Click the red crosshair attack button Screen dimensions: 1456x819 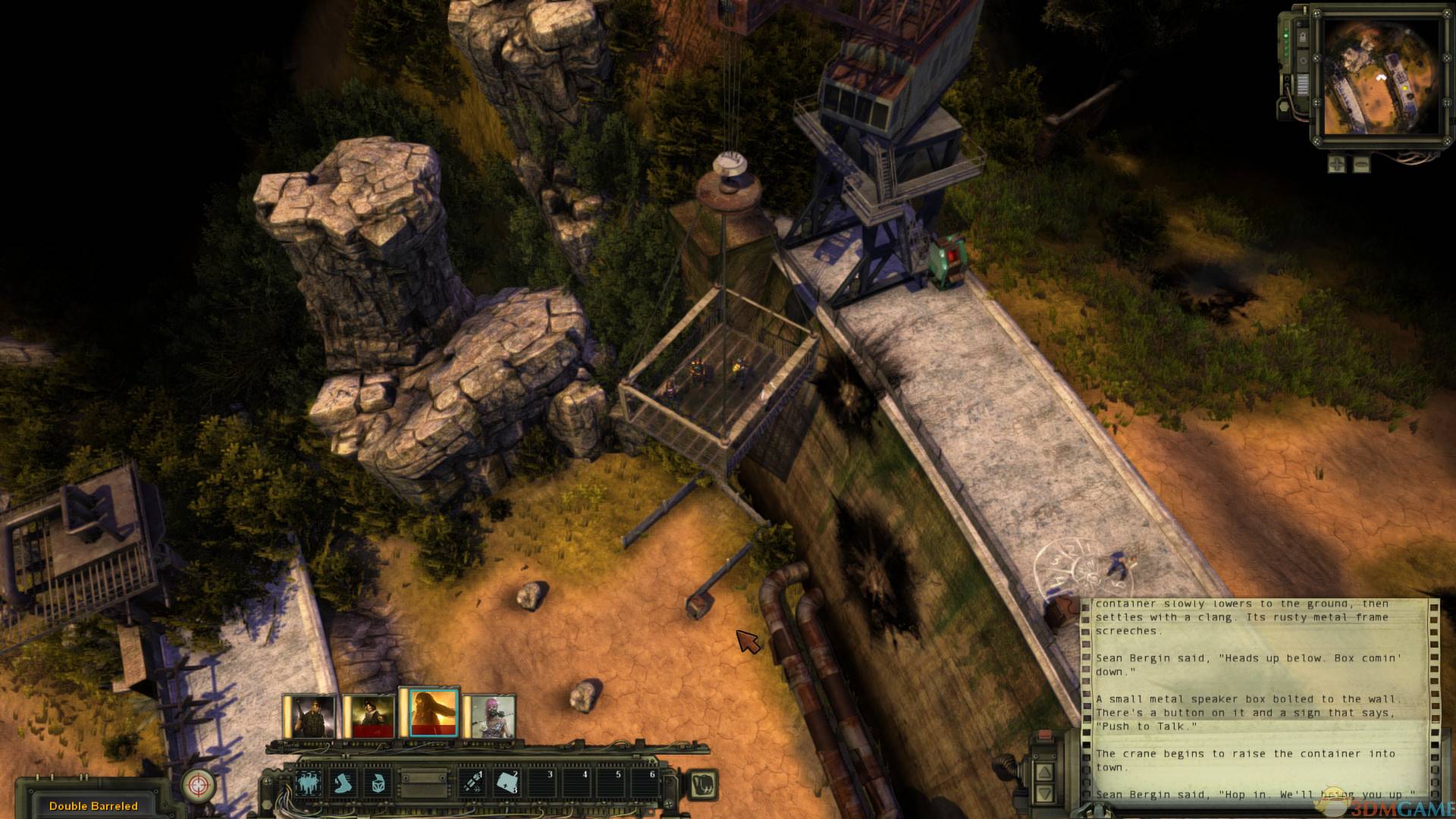pyautogui.click(x=199, y=785)
